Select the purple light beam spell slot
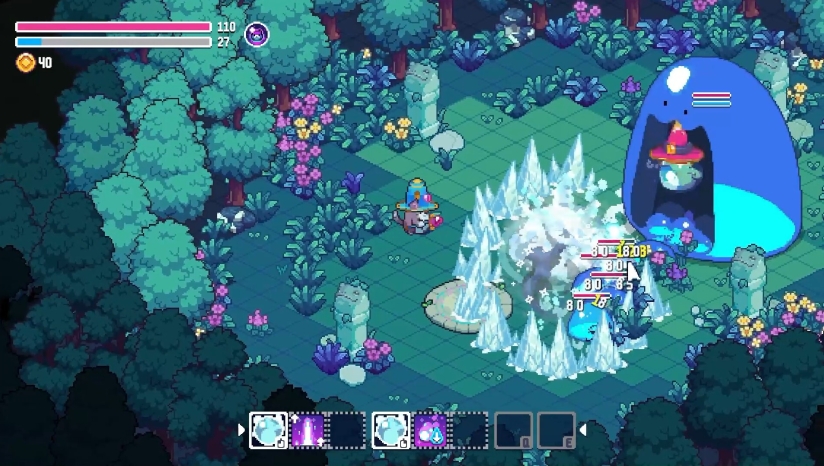 [x=308, y=431]
